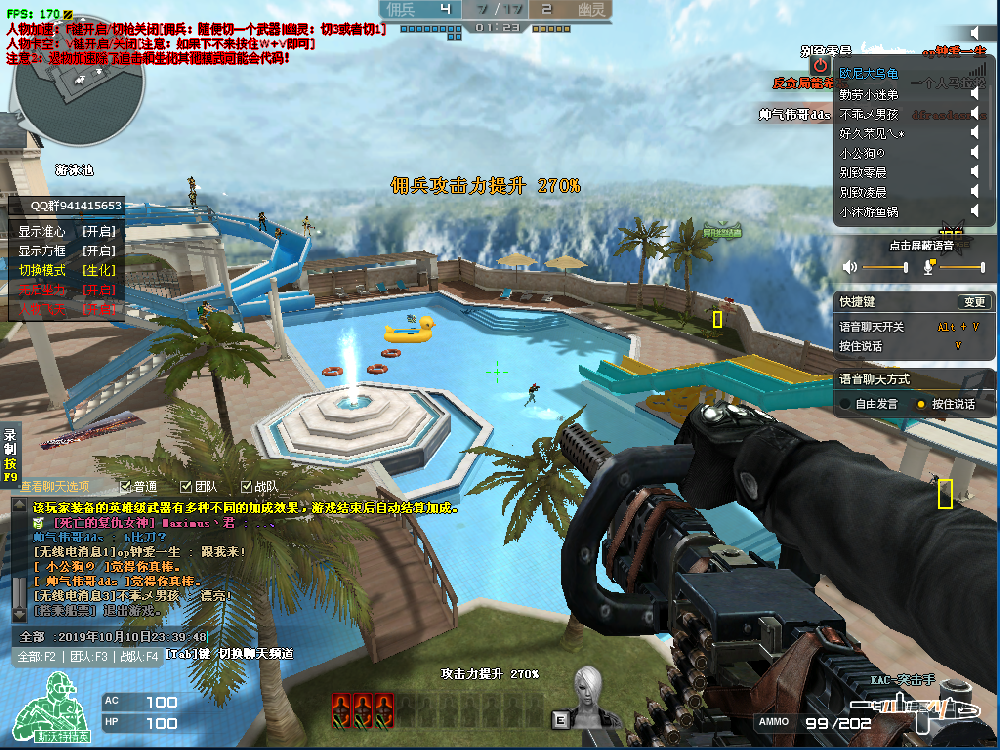Mute 小沐游鱼锅 with the speaker icon
The height and width of the screenshot is (750, 1000).
974,211
